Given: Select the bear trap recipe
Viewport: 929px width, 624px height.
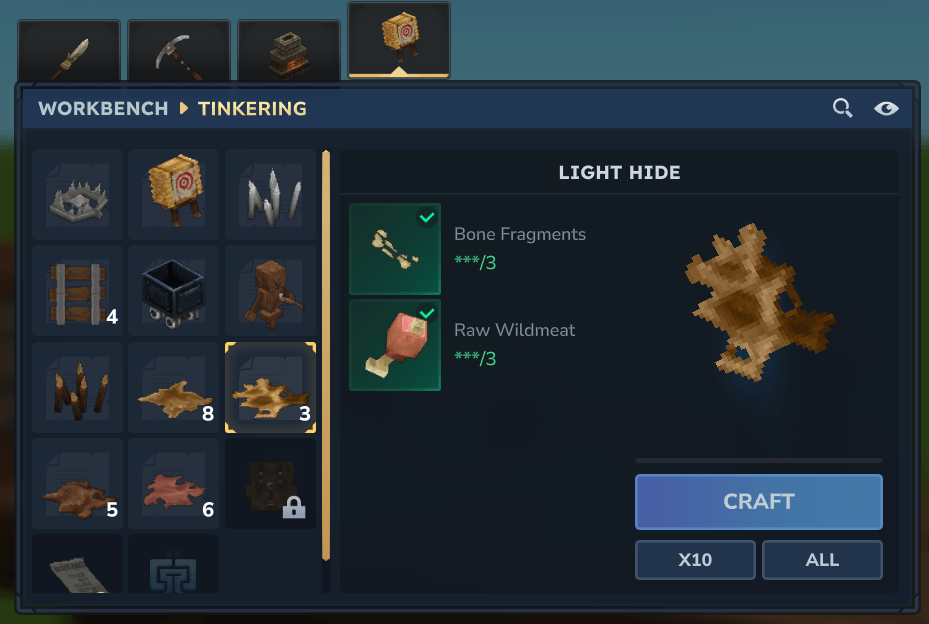Looking at the screenshot, I should click(x=77, y=195).
